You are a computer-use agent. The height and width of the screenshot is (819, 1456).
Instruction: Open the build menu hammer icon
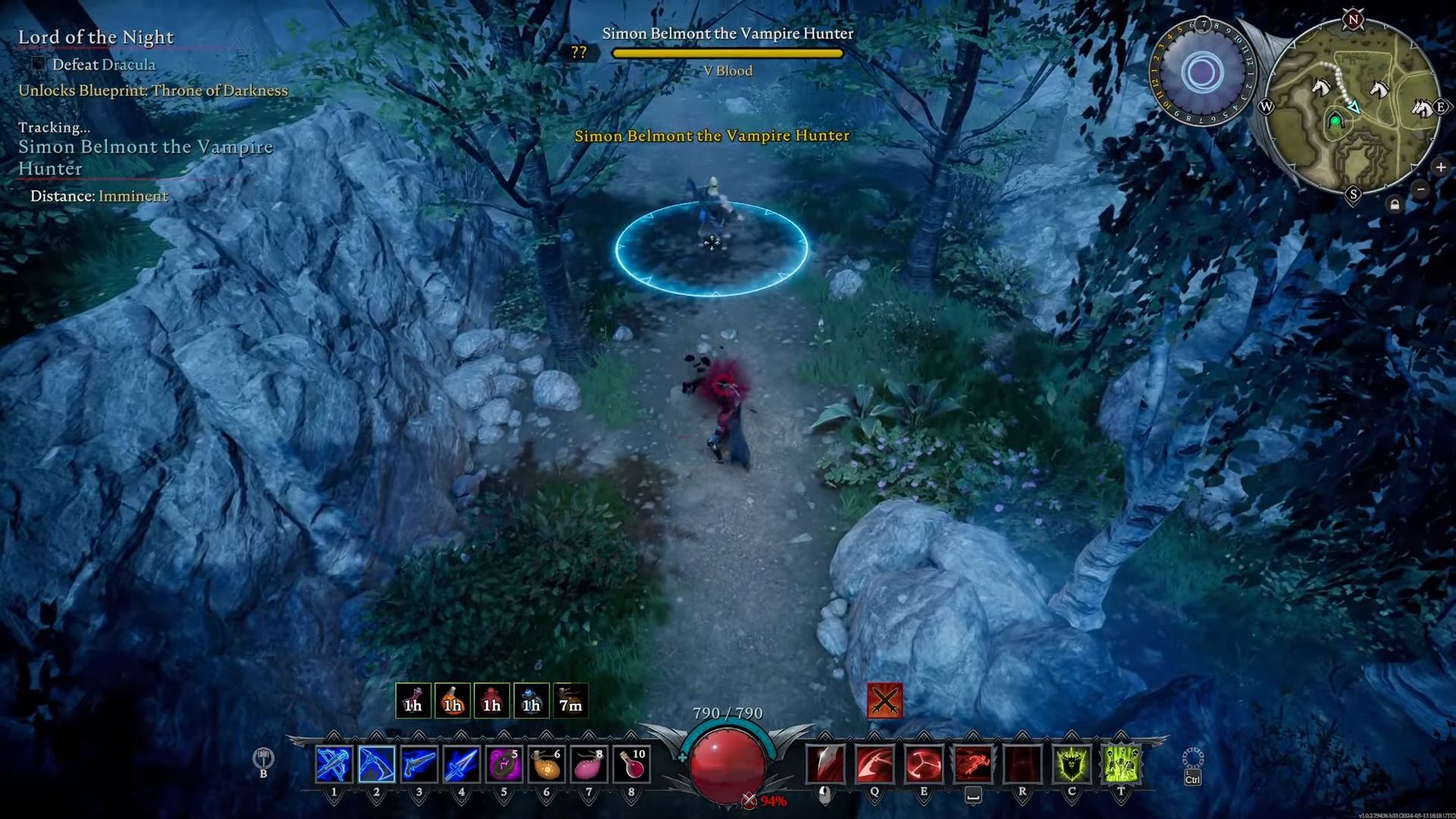point(263,758)
